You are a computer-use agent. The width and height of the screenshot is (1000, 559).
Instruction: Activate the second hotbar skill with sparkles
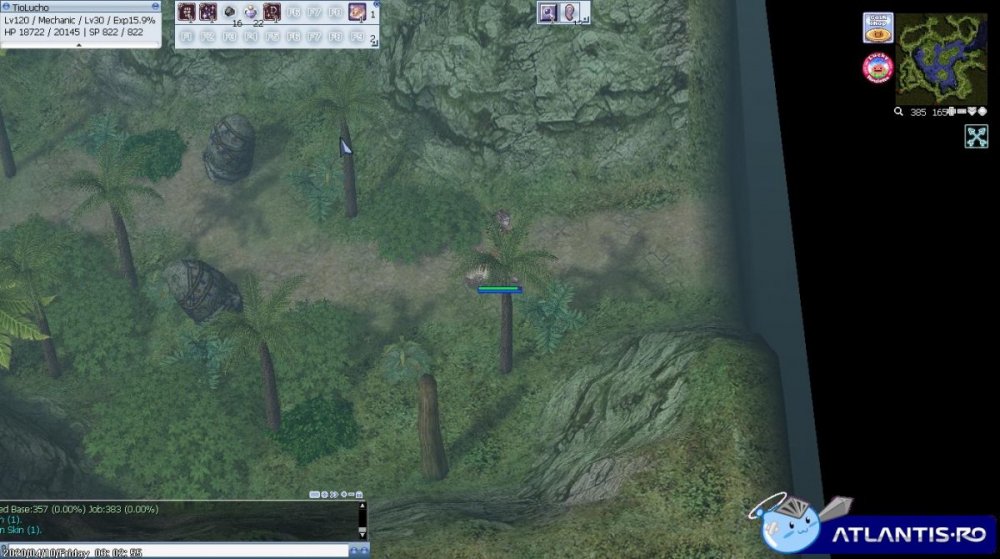click(207, 13)
